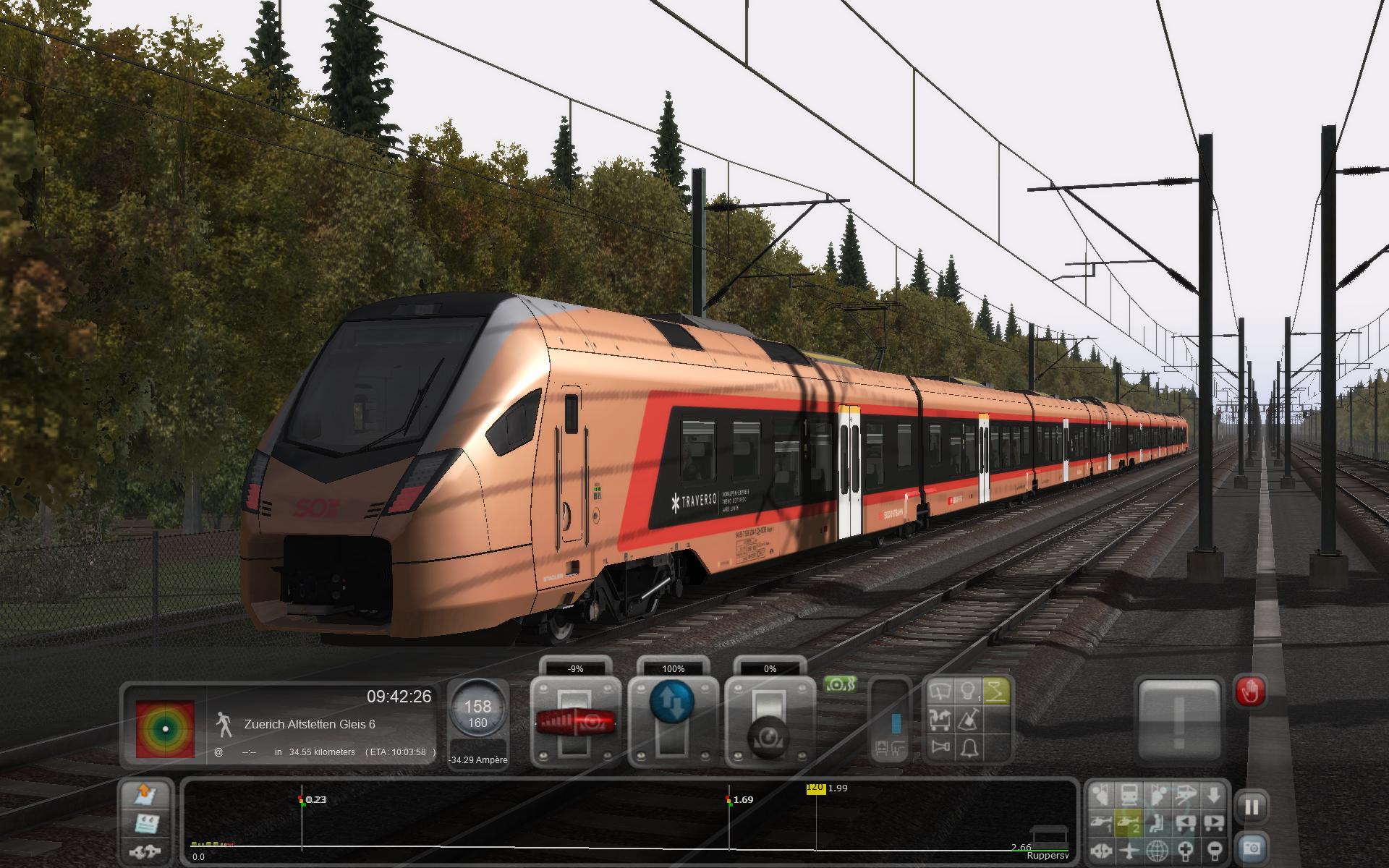The image size is (1389, 868).
Task: Hit the red emergency brake hand button
Action: click(x=1249, y=693)
